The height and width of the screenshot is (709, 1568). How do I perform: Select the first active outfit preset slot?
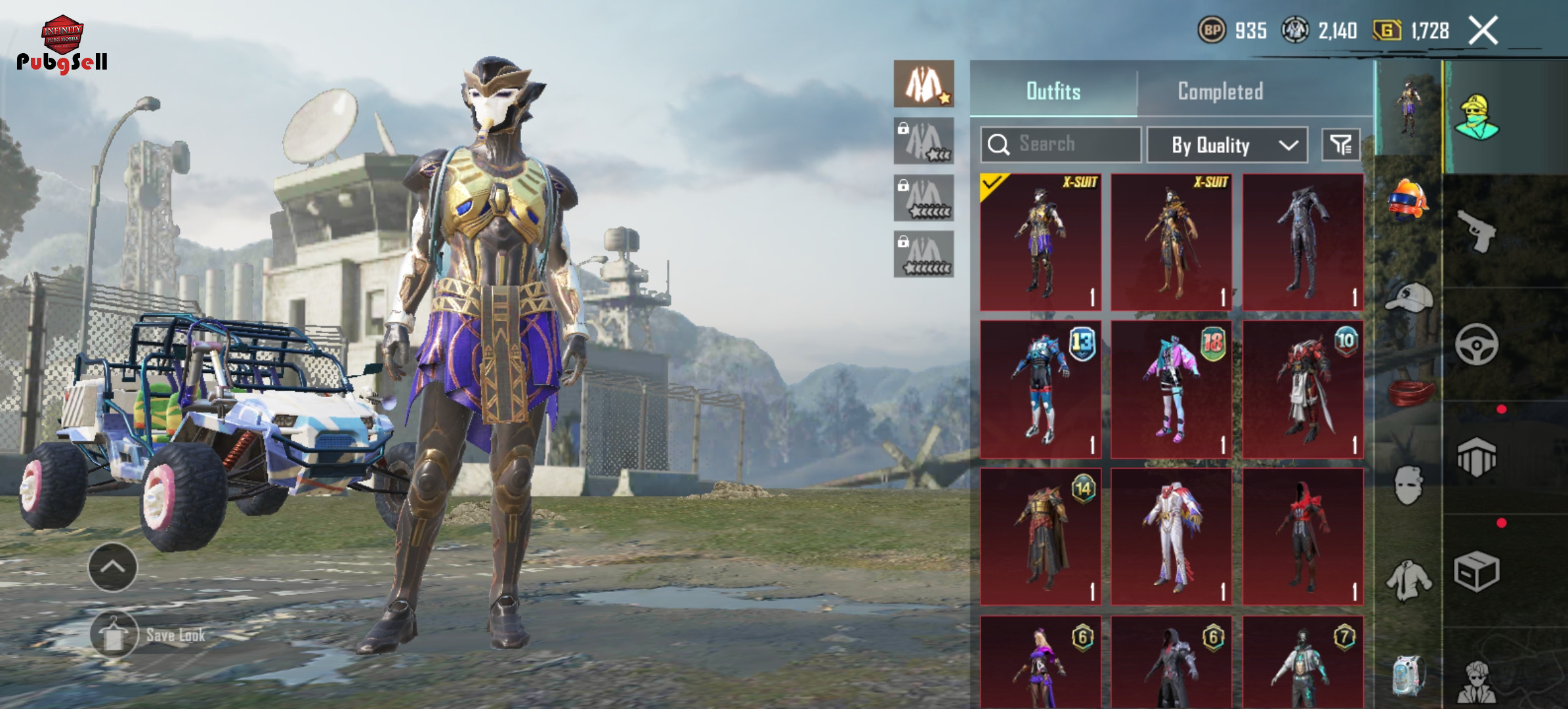[x=923, y=84]
